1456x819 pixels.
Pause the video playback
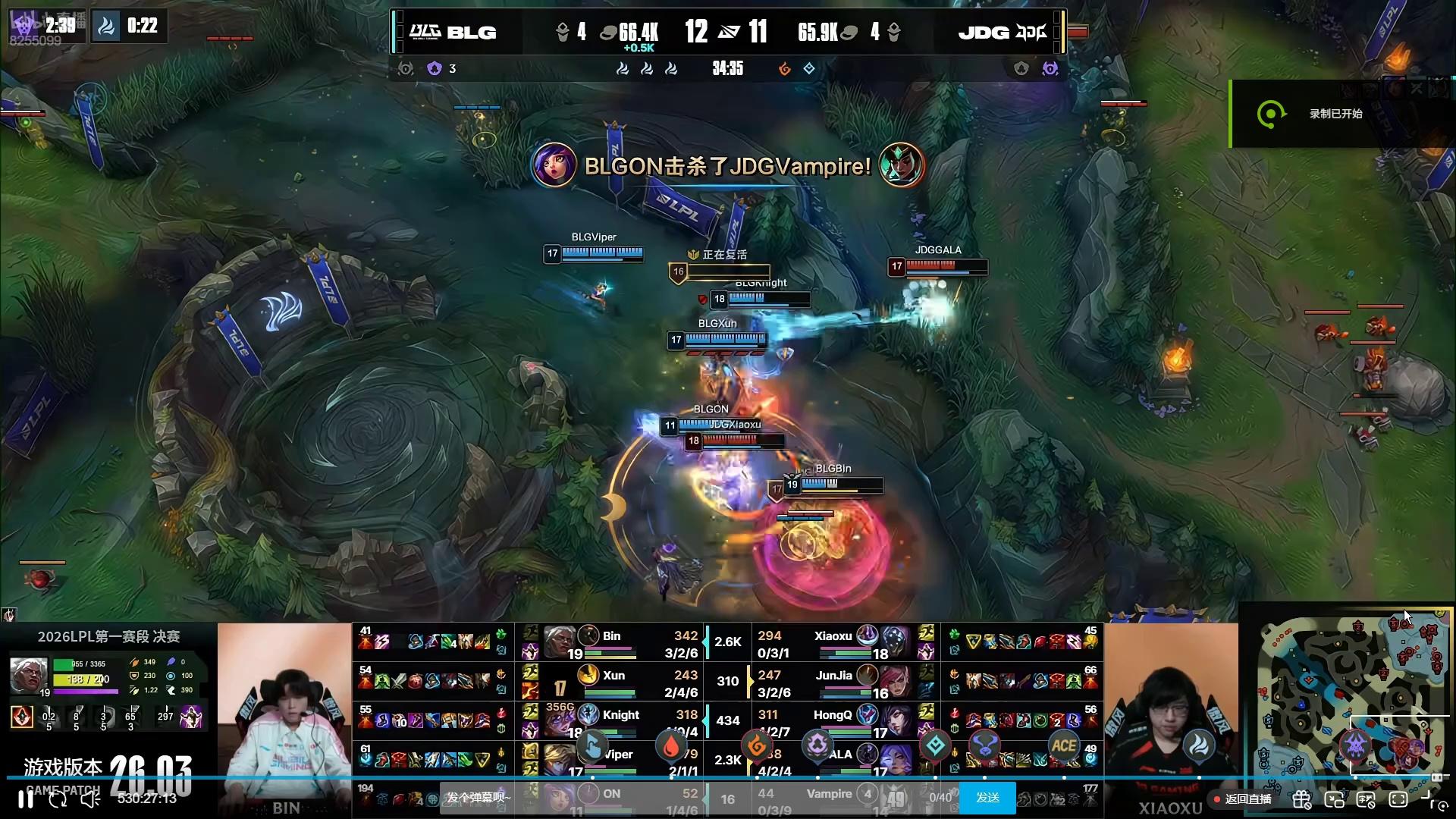point(26,799)
